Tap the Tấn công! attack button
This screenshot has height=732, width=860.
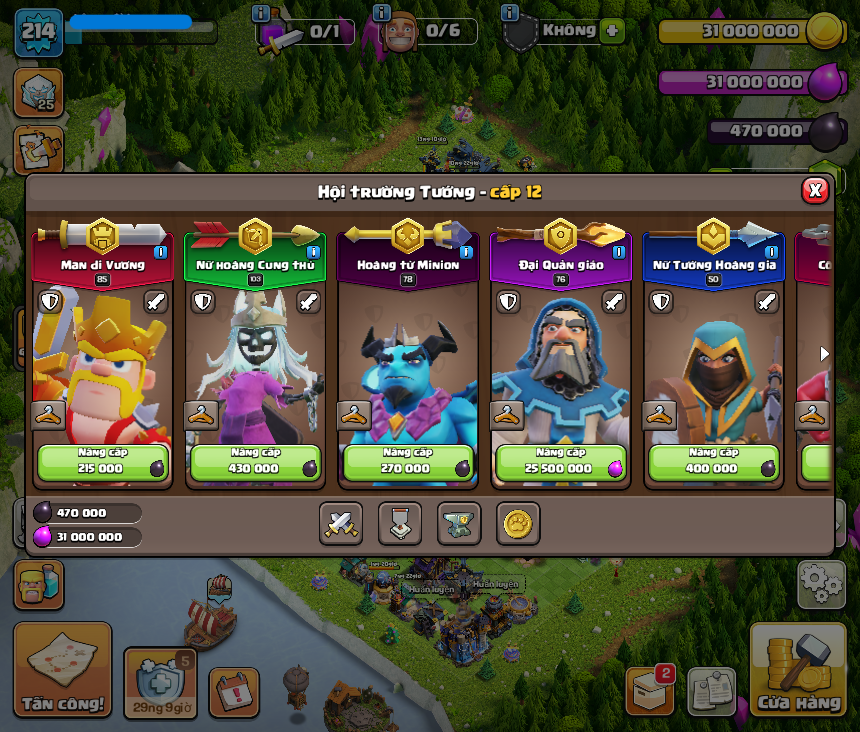[x=62, y=669]
